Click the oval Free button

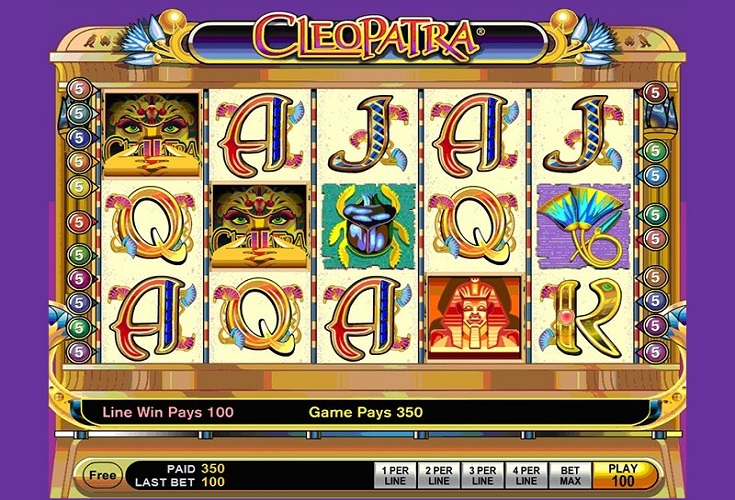(x=99, y=474)
